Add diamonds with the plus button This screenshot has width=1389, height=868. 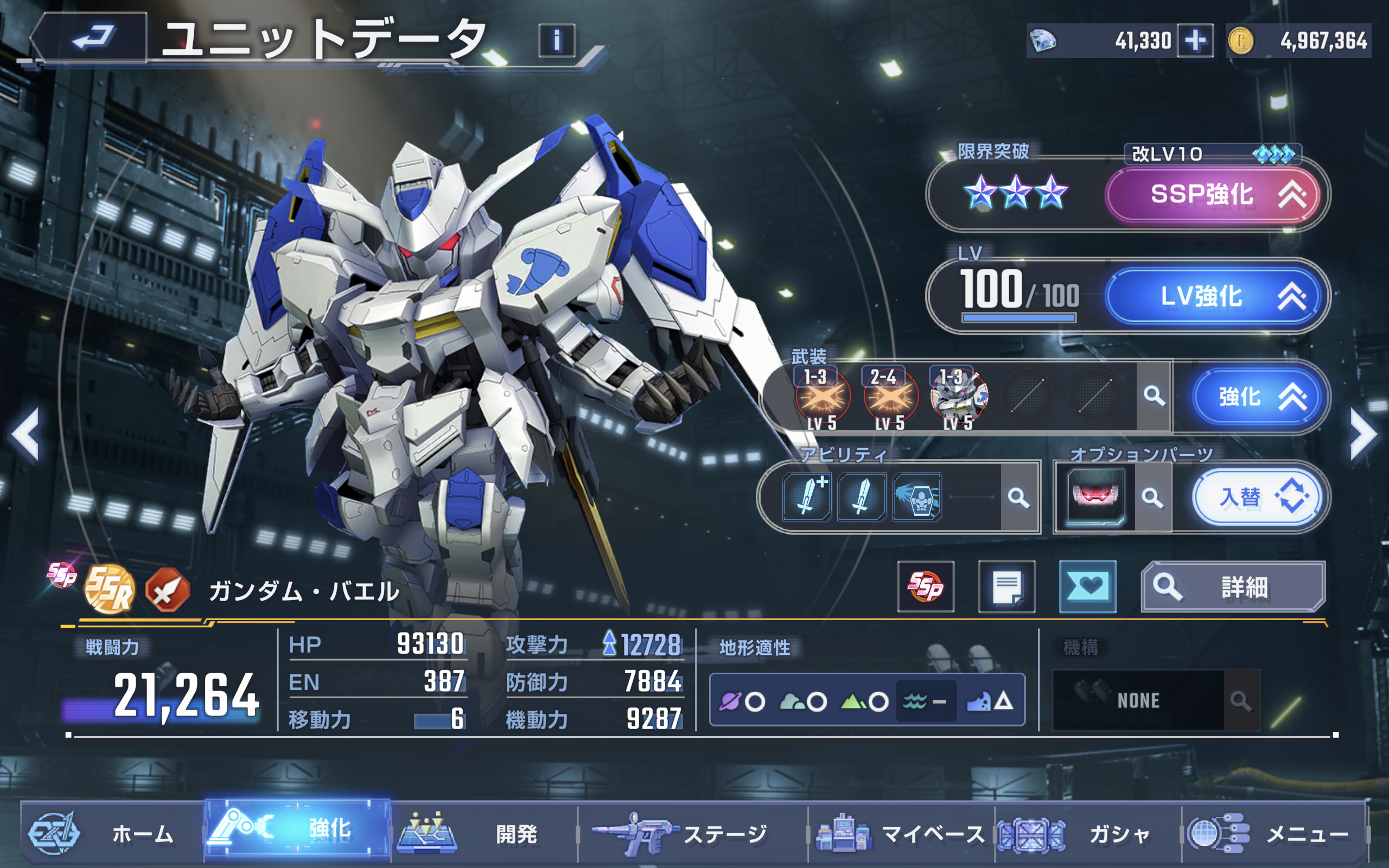click(1194, 40)
